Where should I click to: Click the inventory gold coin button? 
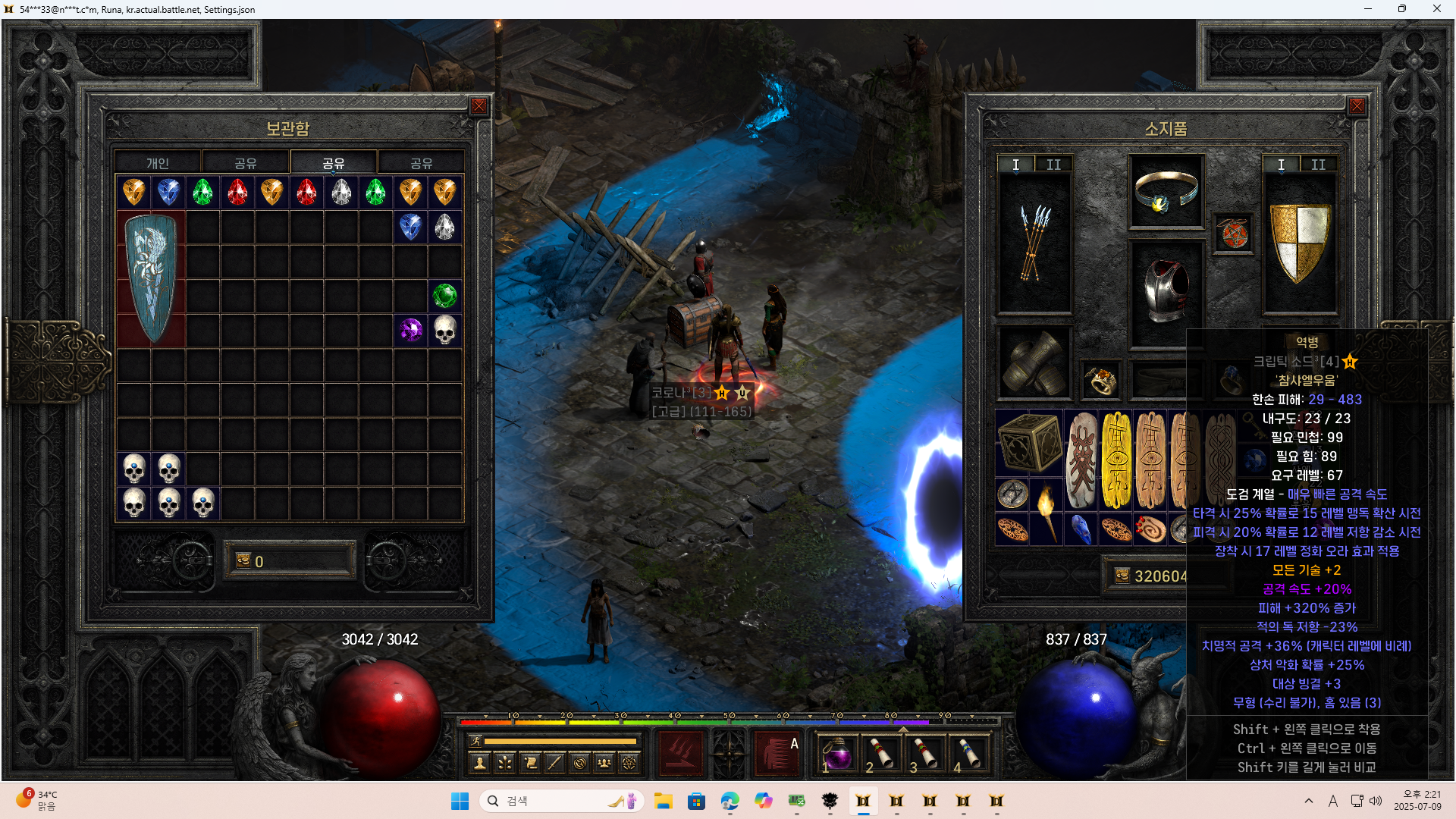[x=1122, y=576]
